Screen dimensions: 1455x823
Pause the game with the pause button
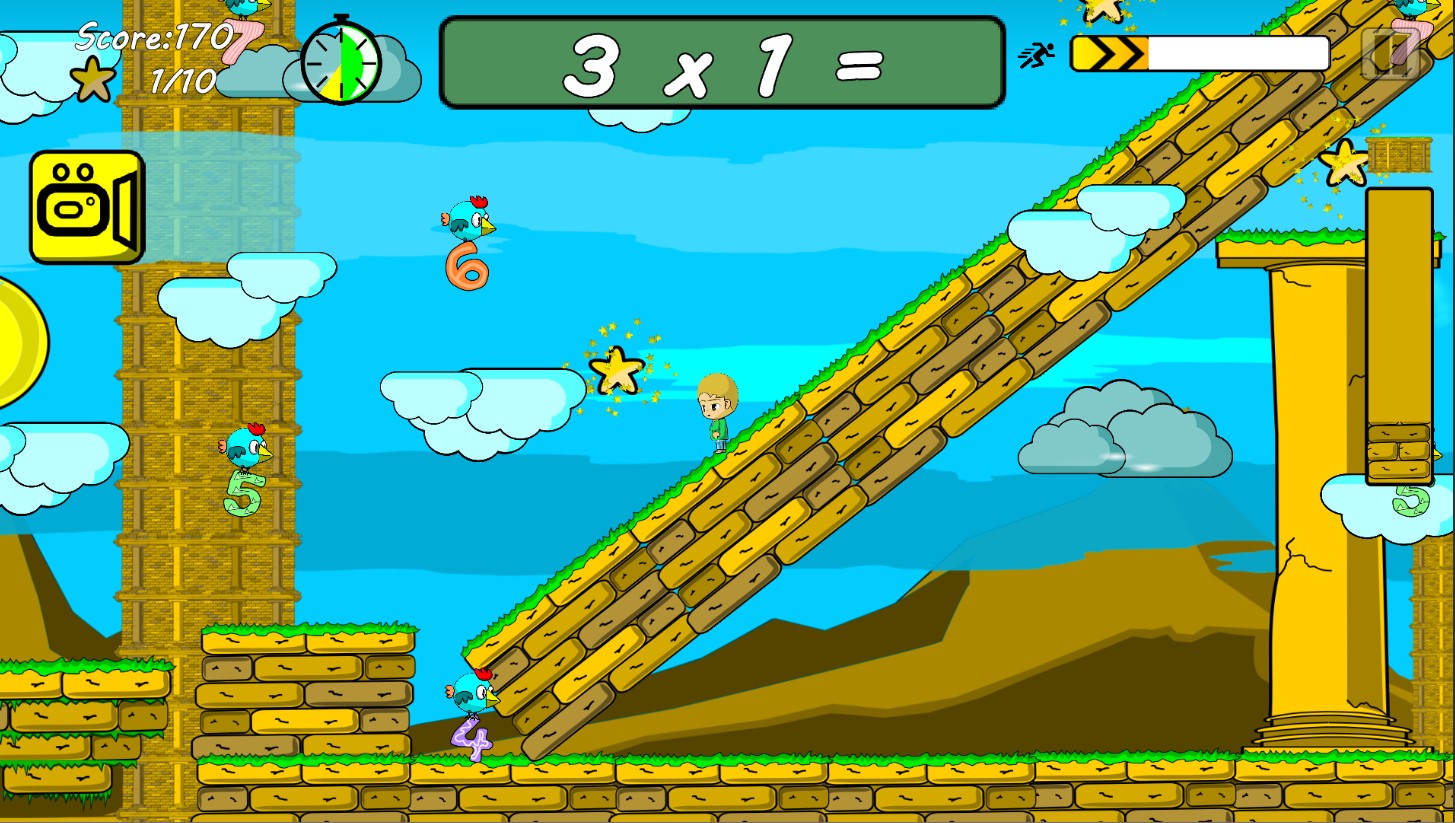pyautogui.click(x=1390, y=53)
